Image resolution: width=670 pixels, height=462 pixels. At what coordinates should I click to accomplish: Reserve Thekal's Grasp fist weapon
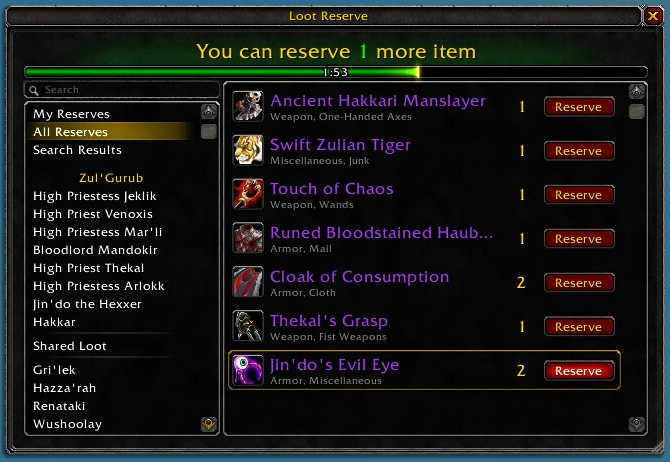[578, 327]
